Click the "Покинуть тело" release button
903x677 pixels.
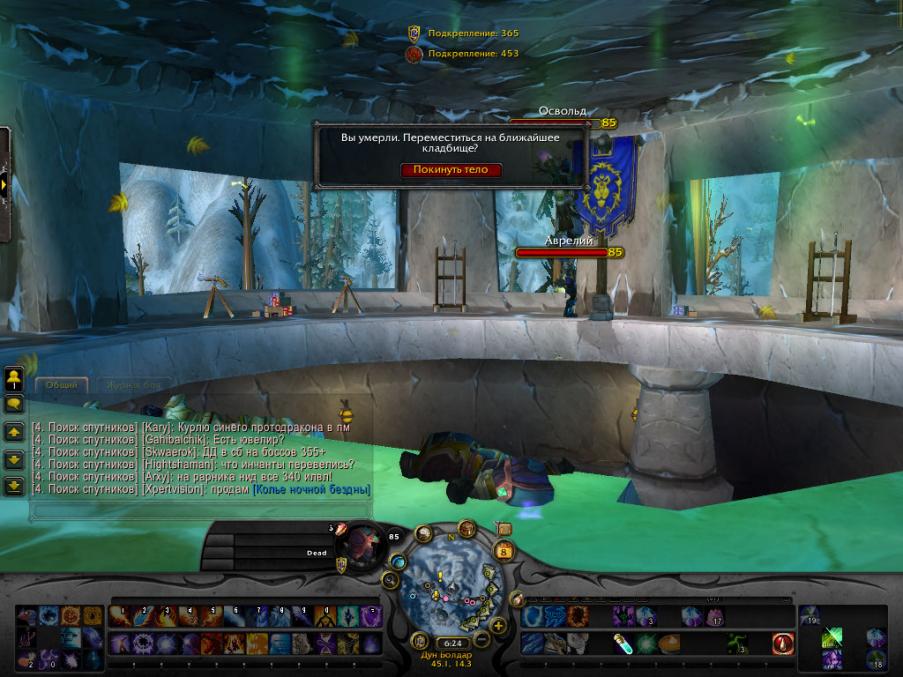coord(451,170)
